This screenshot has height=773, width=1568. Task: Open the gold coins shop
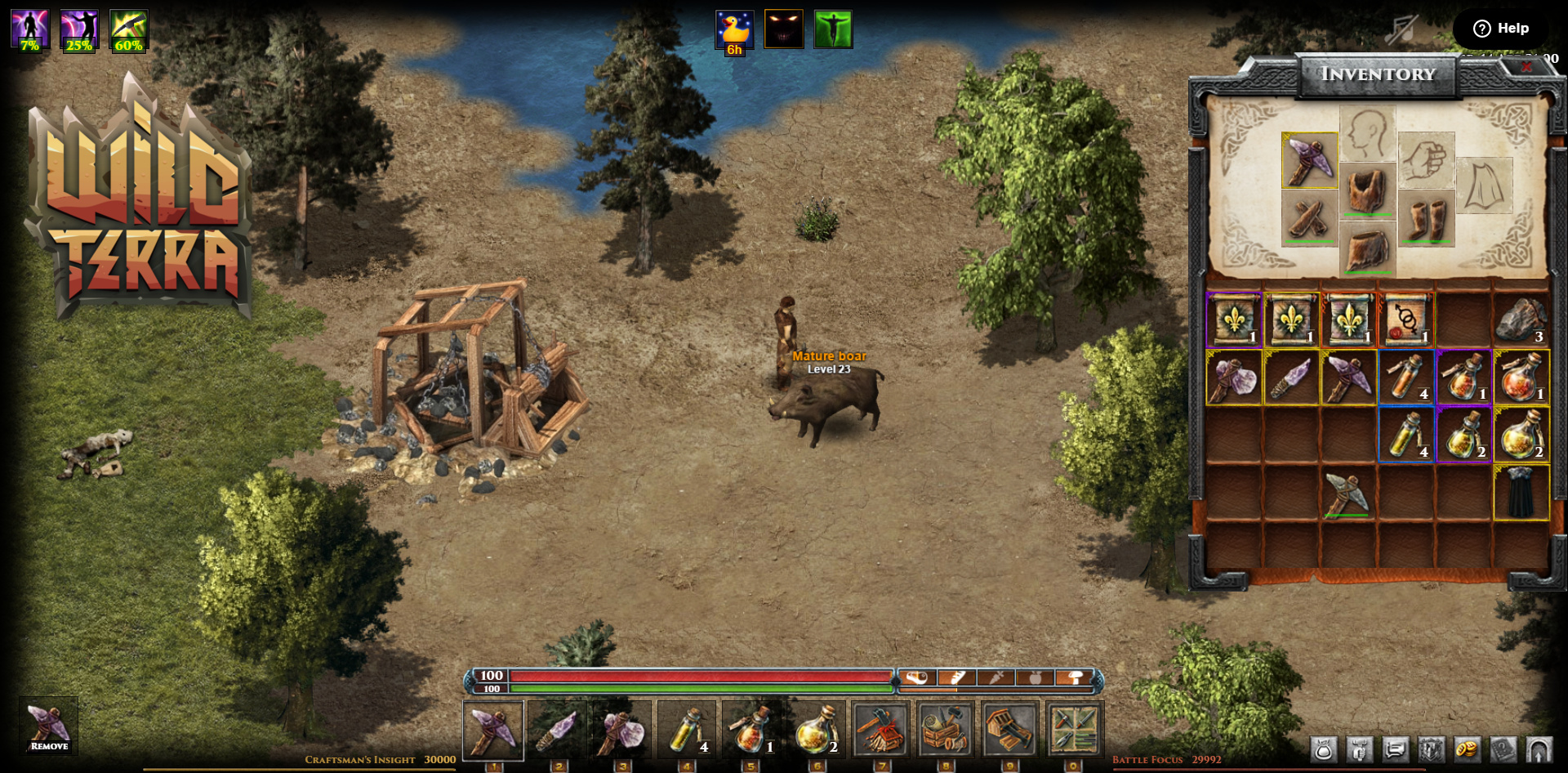click(x=1467, y=749)
